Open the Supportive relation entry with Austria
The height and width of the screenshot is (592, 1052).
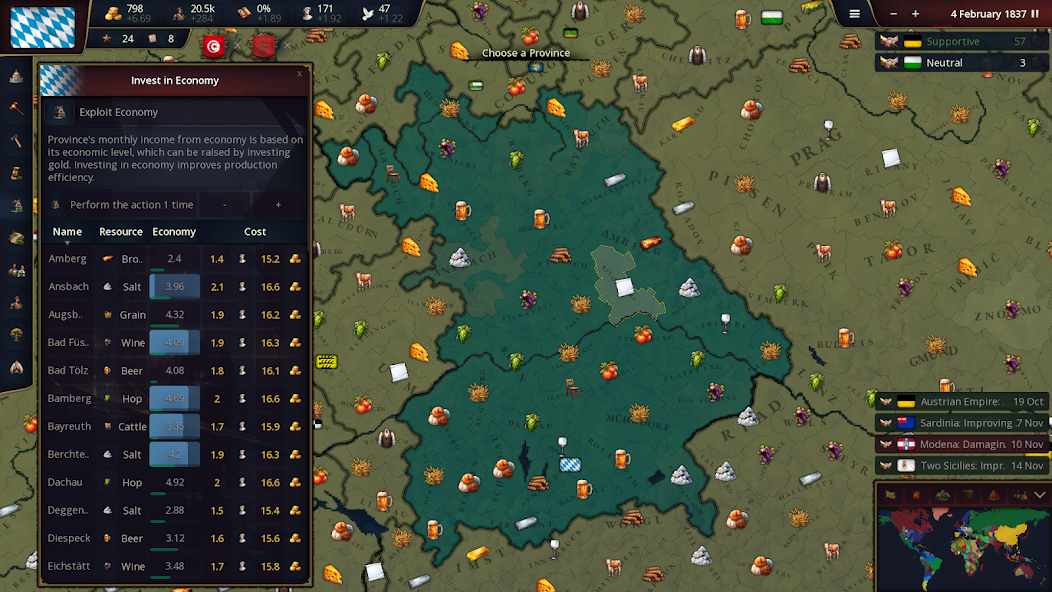pyautogui.click(x=961, y=42)
